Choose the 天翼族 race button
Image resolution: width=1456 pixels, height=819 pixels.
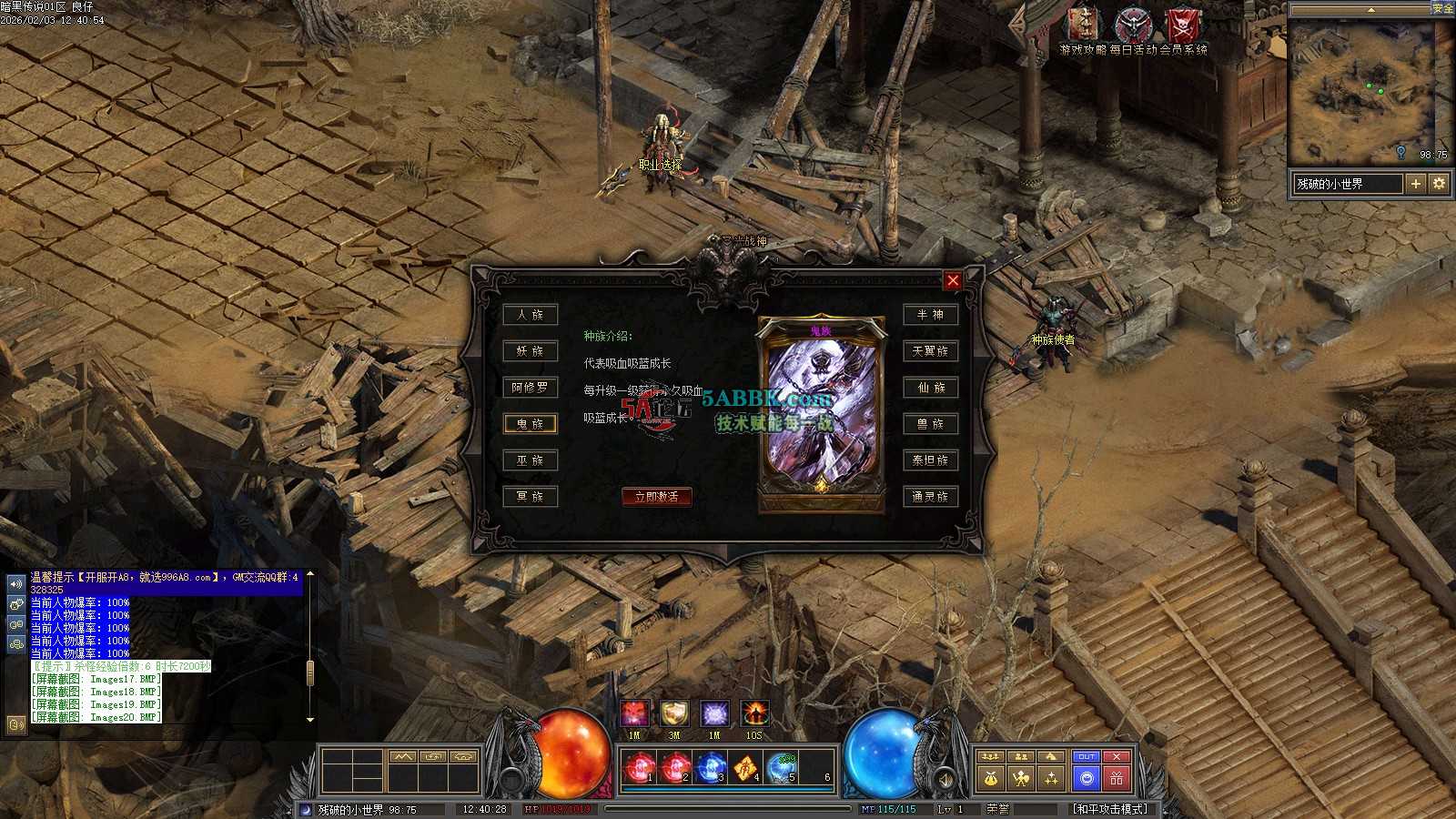click(930, 351)
